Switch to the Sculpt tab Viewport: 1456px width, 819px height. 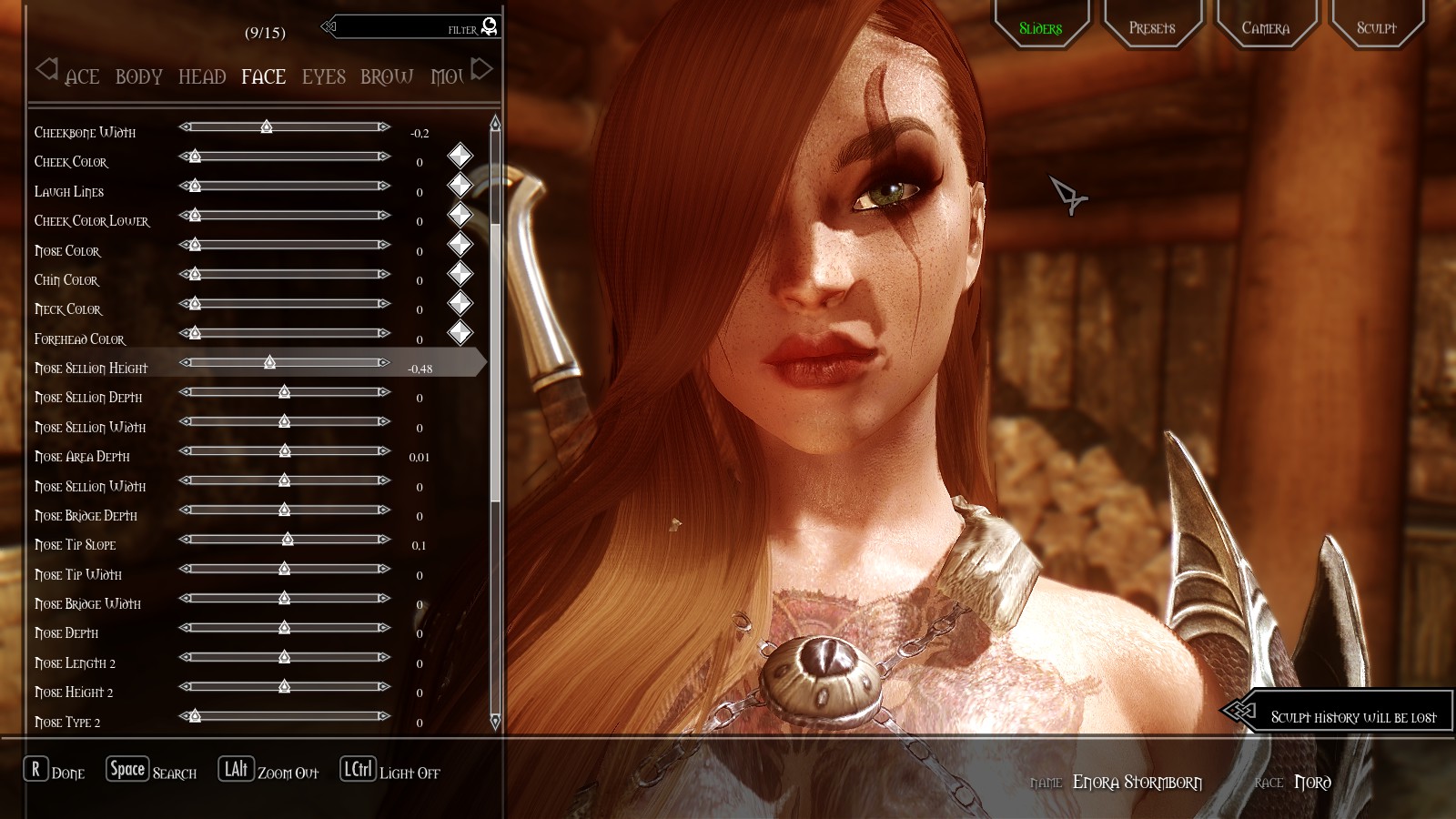1376,28
